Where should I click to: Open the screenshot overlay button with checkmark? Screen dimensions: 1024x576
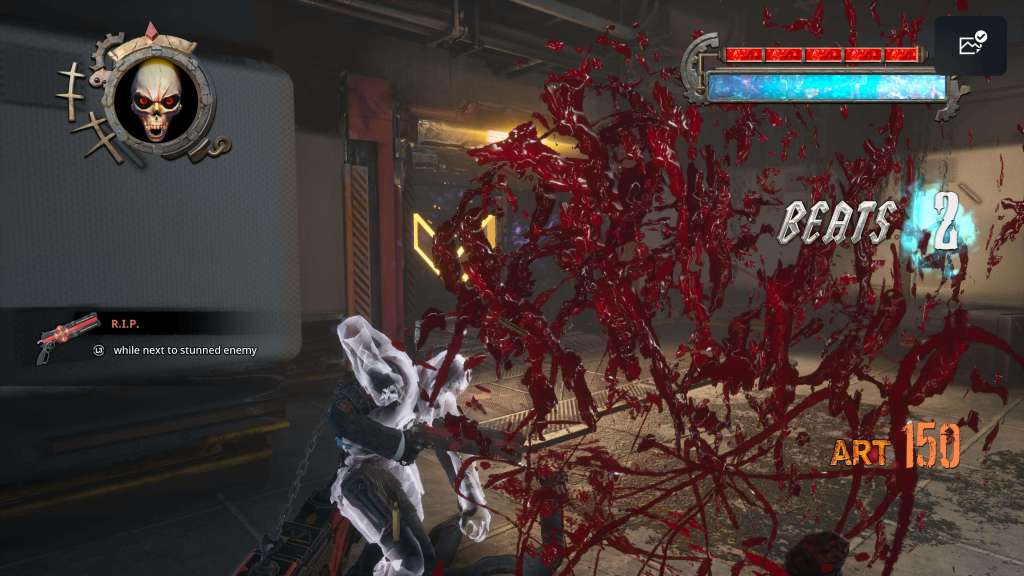tap(970, 45)
